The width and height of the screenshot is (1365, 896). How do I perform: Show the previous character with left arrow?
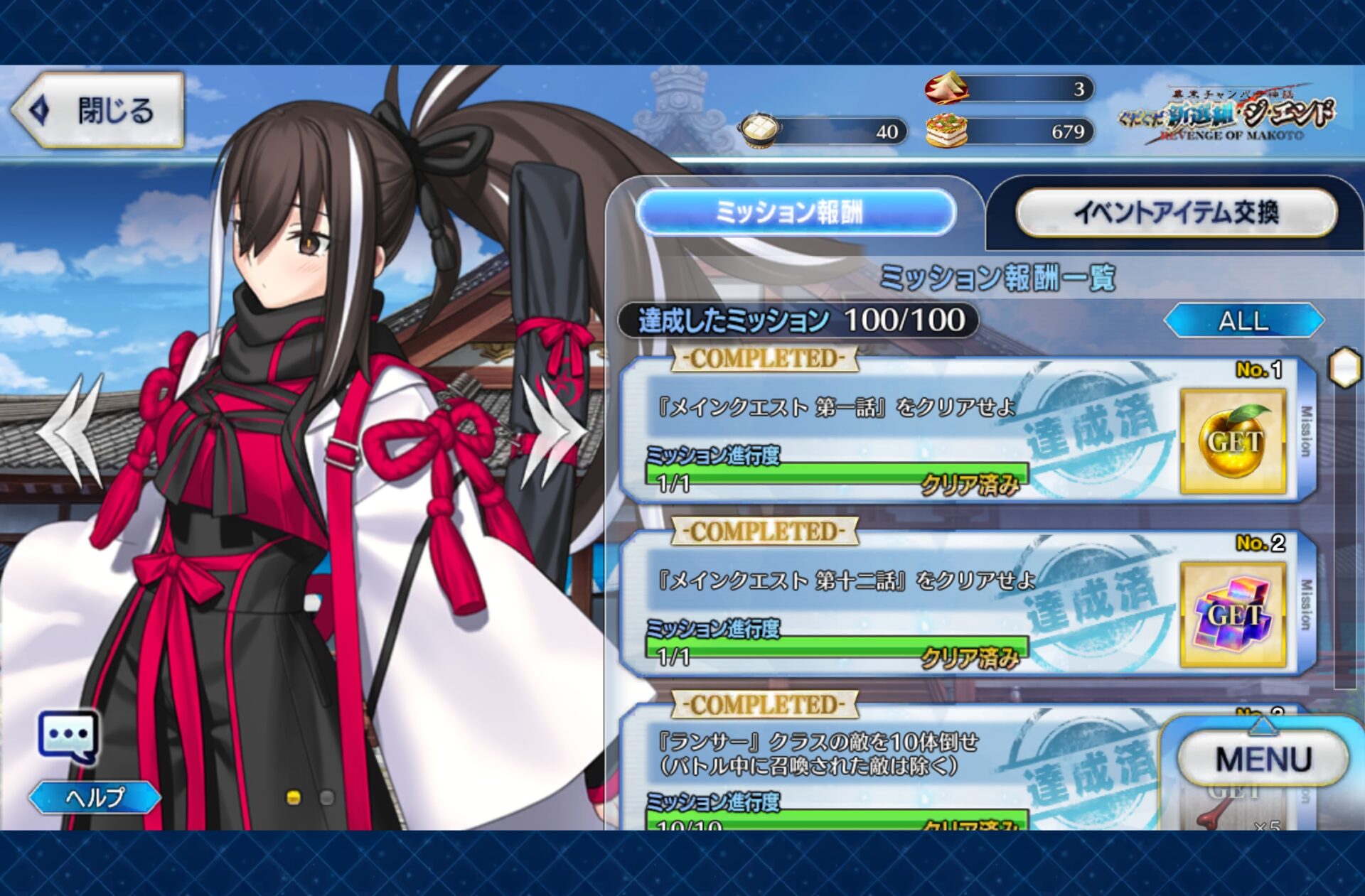coord(73,430)
